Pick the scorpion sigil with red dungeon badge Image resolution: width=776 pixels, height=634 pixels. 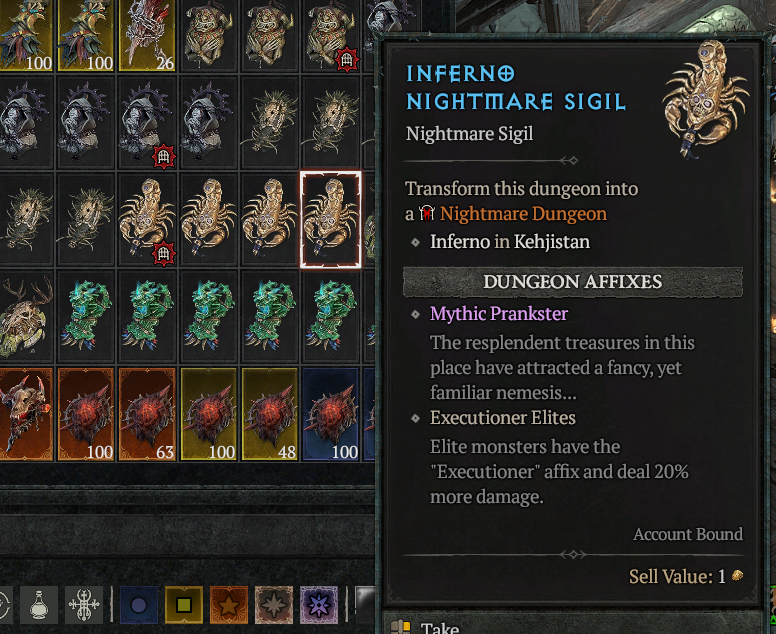tap(148, 219)
